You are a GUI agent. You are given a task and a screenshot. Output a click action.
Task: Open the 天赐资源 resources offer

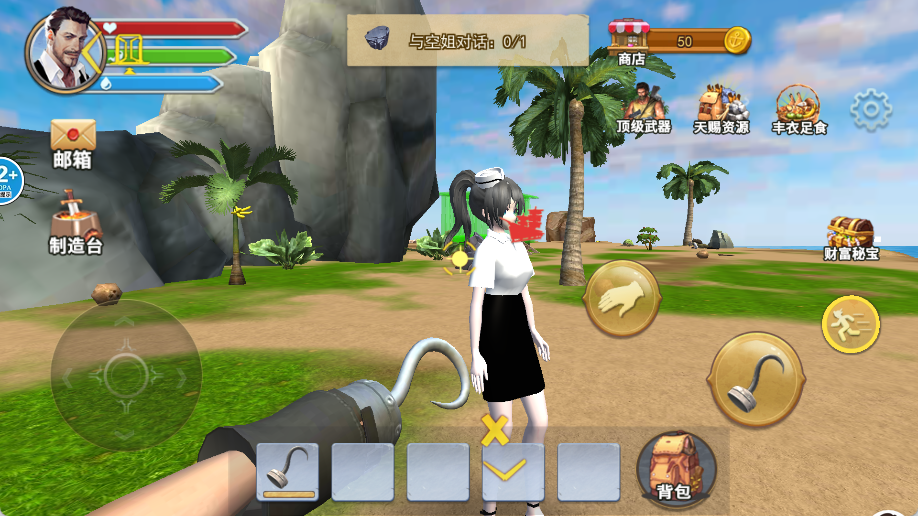click(x=722, y=108)
